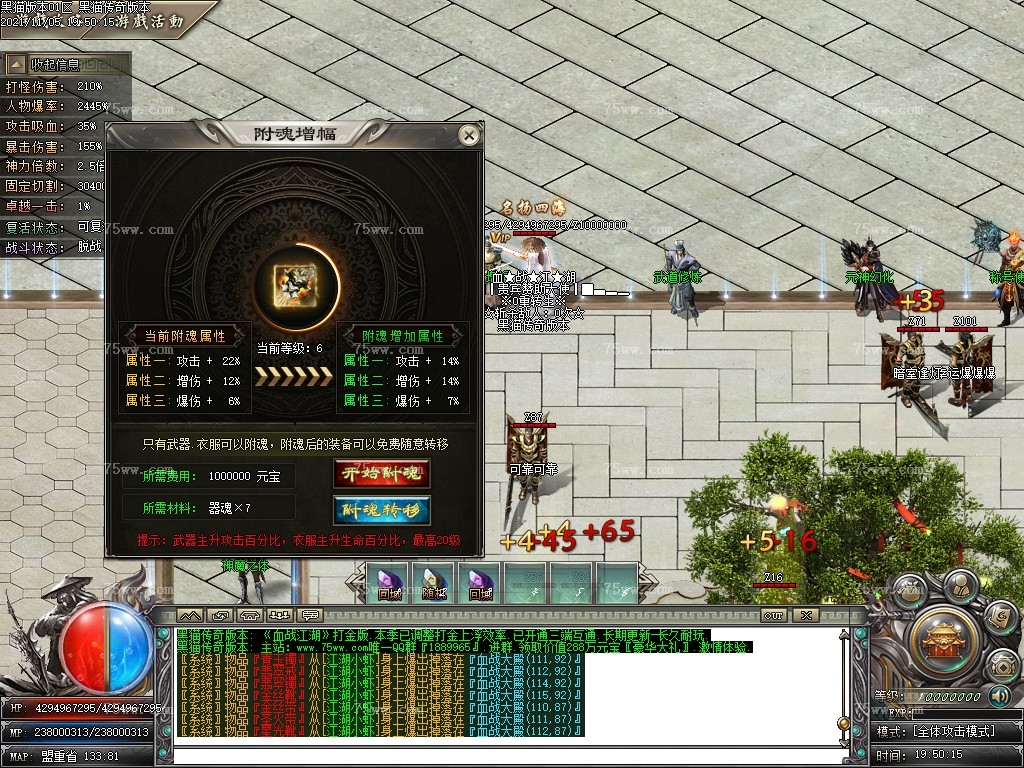1024x768 pixels.
Task: Use the first 回城 crystal hotbar slot
Action: pyautogui.click(x=387, y=582)
